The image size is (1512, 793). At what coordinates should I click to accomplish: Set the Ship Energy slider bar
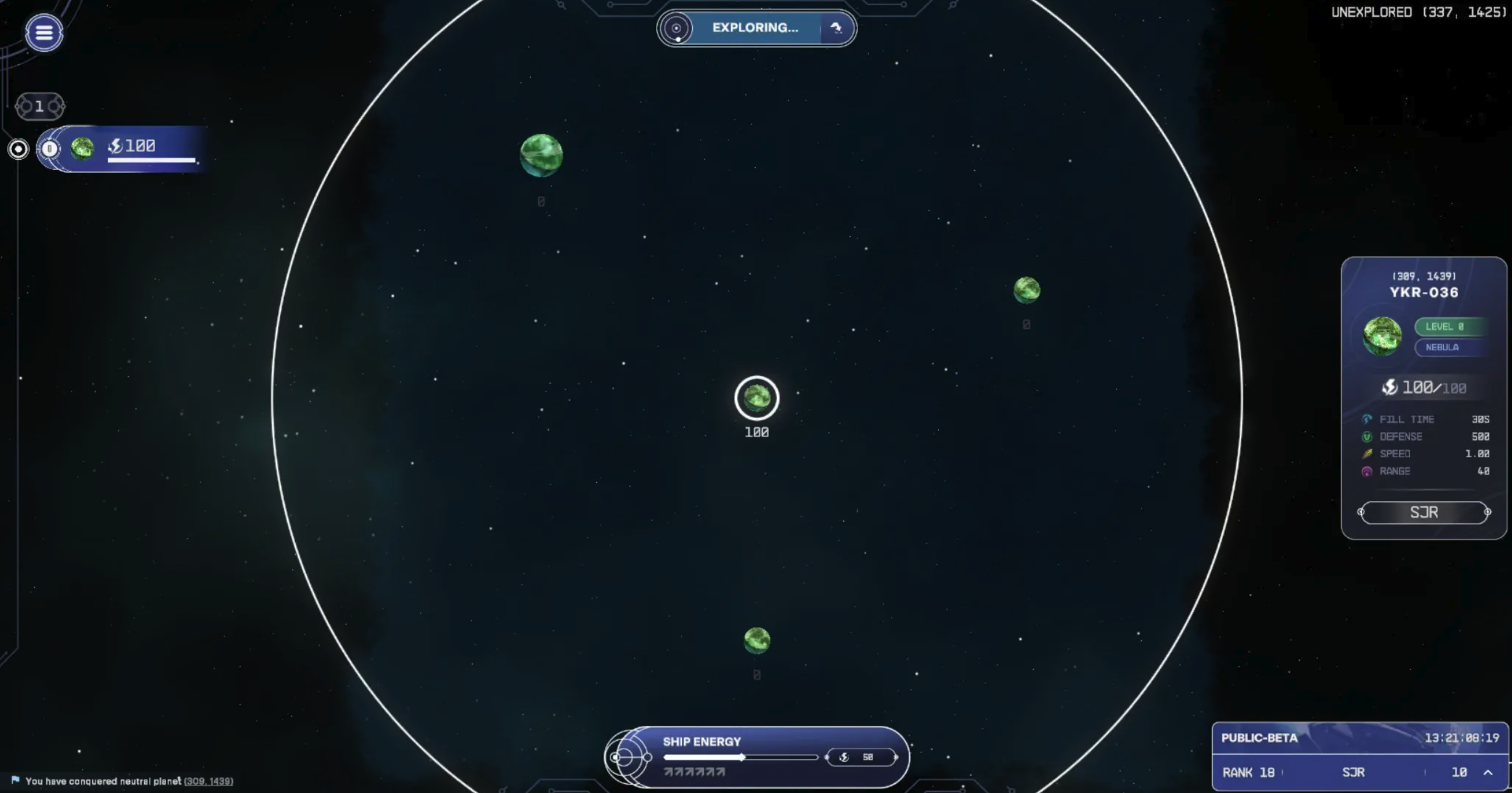740,757
